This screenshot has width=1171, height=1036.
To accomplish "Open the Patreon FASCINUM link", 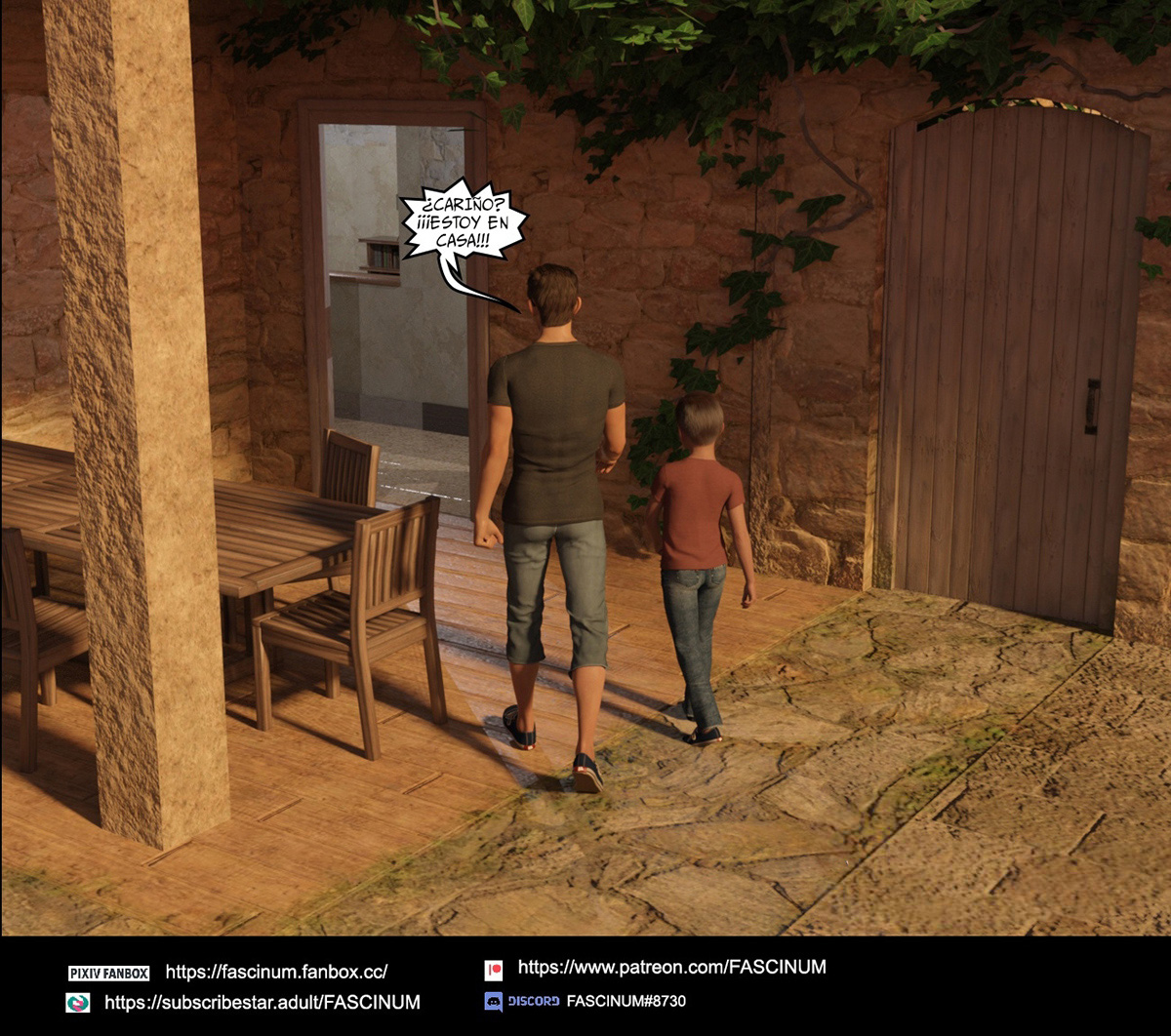I will 671,967.
